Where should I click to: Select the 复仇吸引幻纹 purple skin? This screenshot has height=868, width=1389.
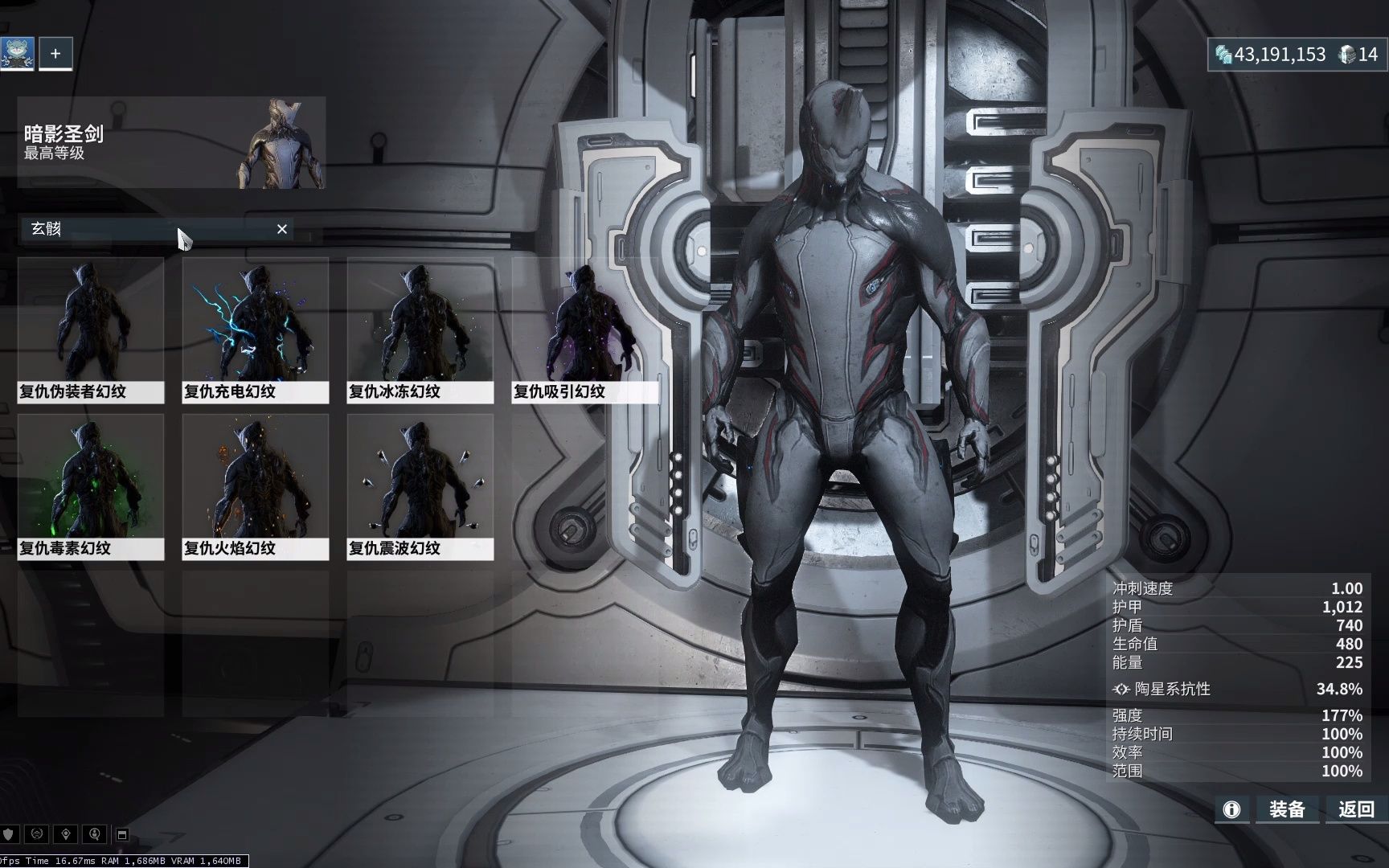click(584, 330)
